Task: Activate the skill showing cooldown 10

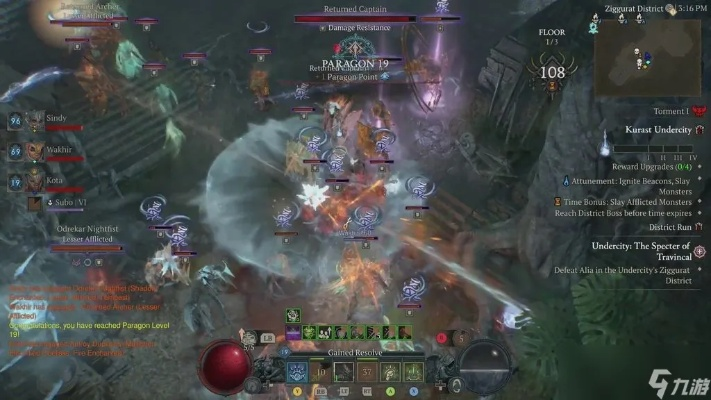Action: pyautogui.click(x=321, y=373)
